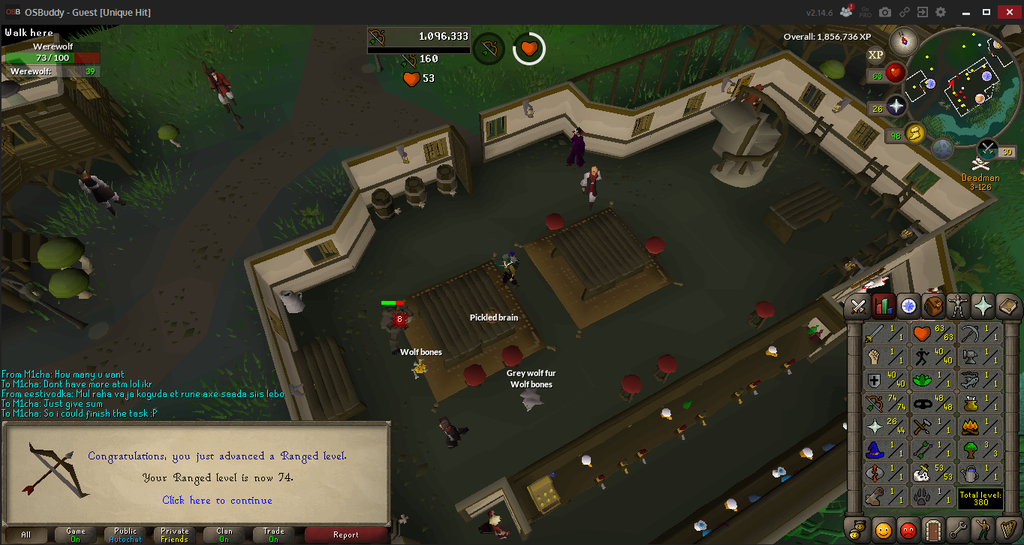Select the Private chat filter tab
This screenshot has width=1024, height=545.
click(x=174, y=534)
